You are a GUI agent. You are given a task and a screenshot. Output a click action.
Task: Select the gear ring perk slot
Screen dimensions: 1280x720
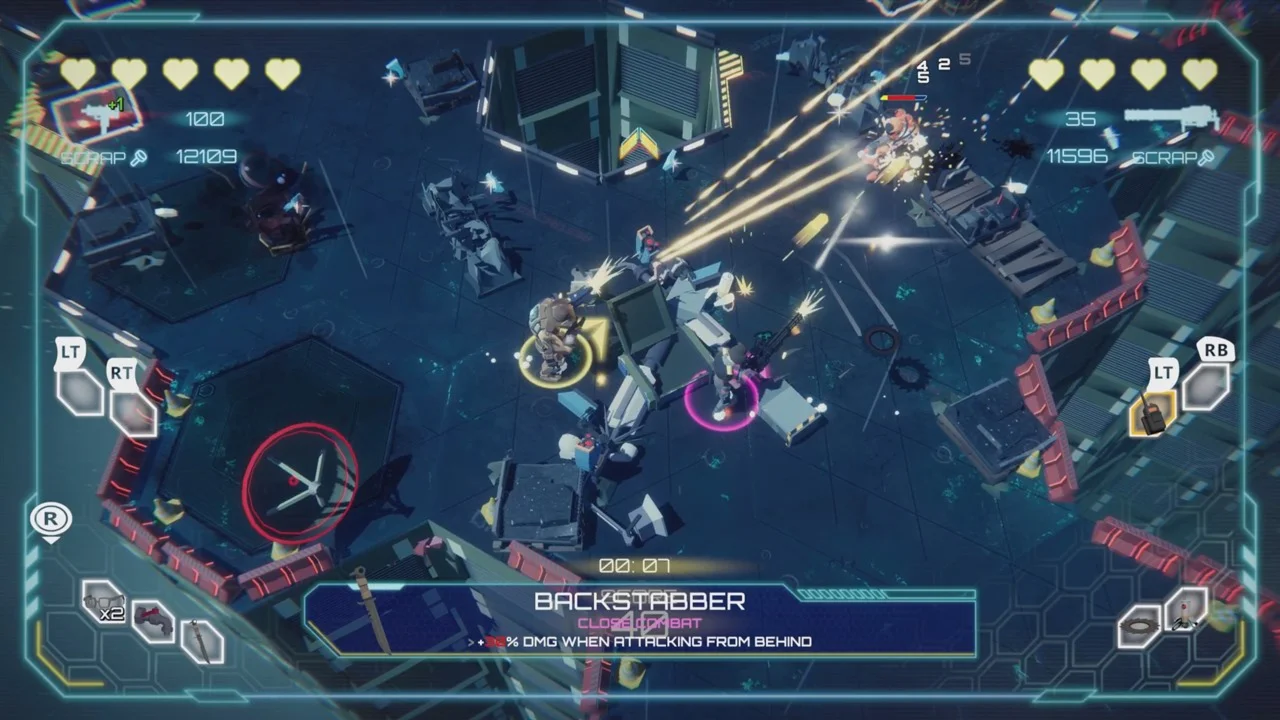(x=1139, y=627)
